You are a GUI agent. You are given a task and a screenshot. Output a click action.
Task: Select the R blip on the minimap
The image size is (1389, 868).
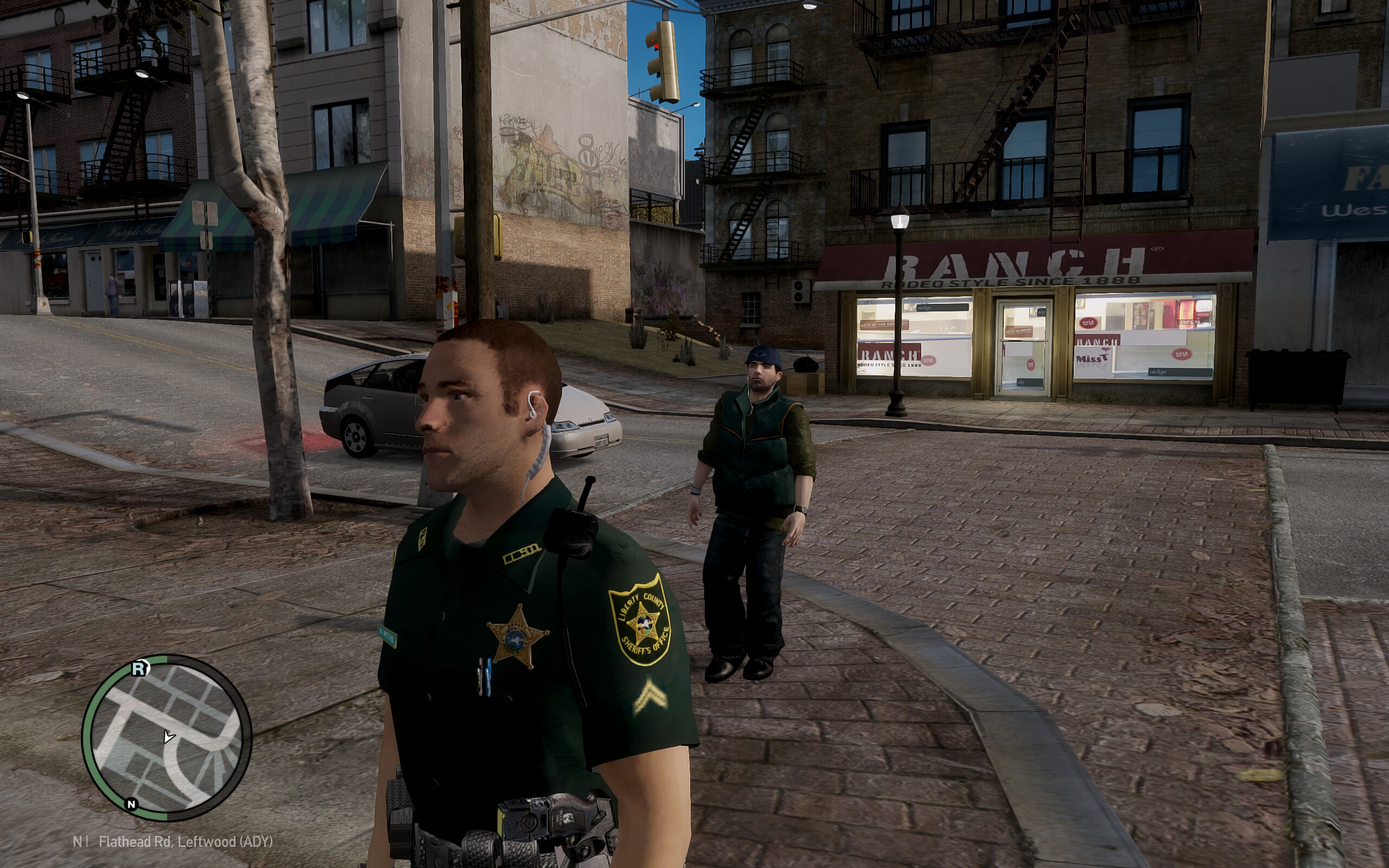click(139, 668)
